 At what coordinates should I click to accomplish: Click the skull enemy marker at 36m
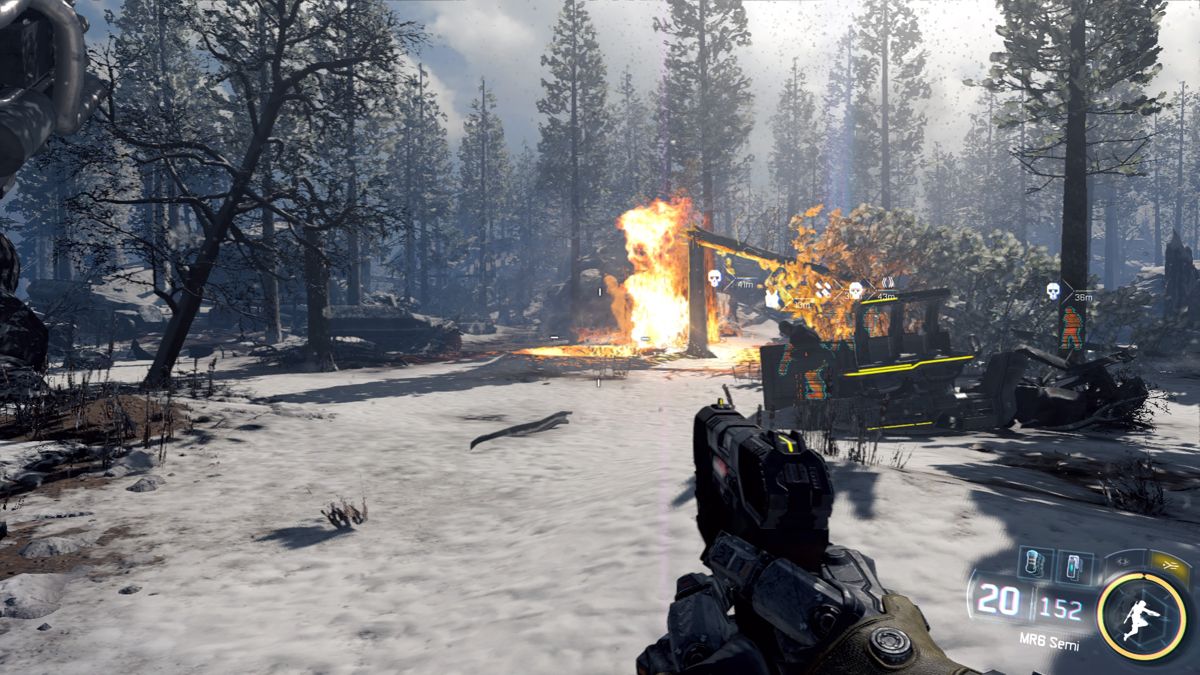click(x=1053, y=290)
